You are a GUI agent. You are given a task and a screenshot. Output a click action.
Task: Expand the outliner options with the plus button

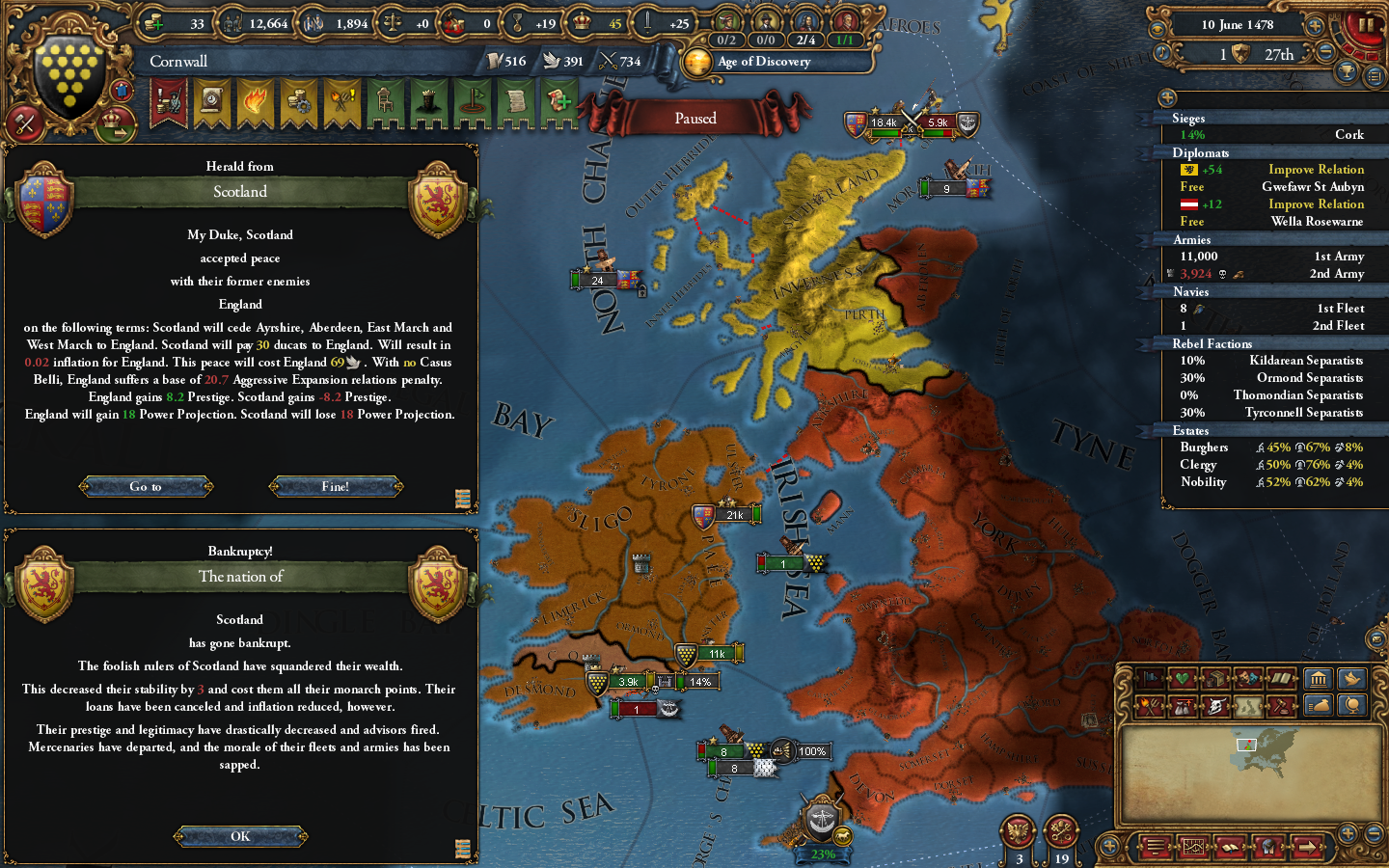[x=1168, y=97]
